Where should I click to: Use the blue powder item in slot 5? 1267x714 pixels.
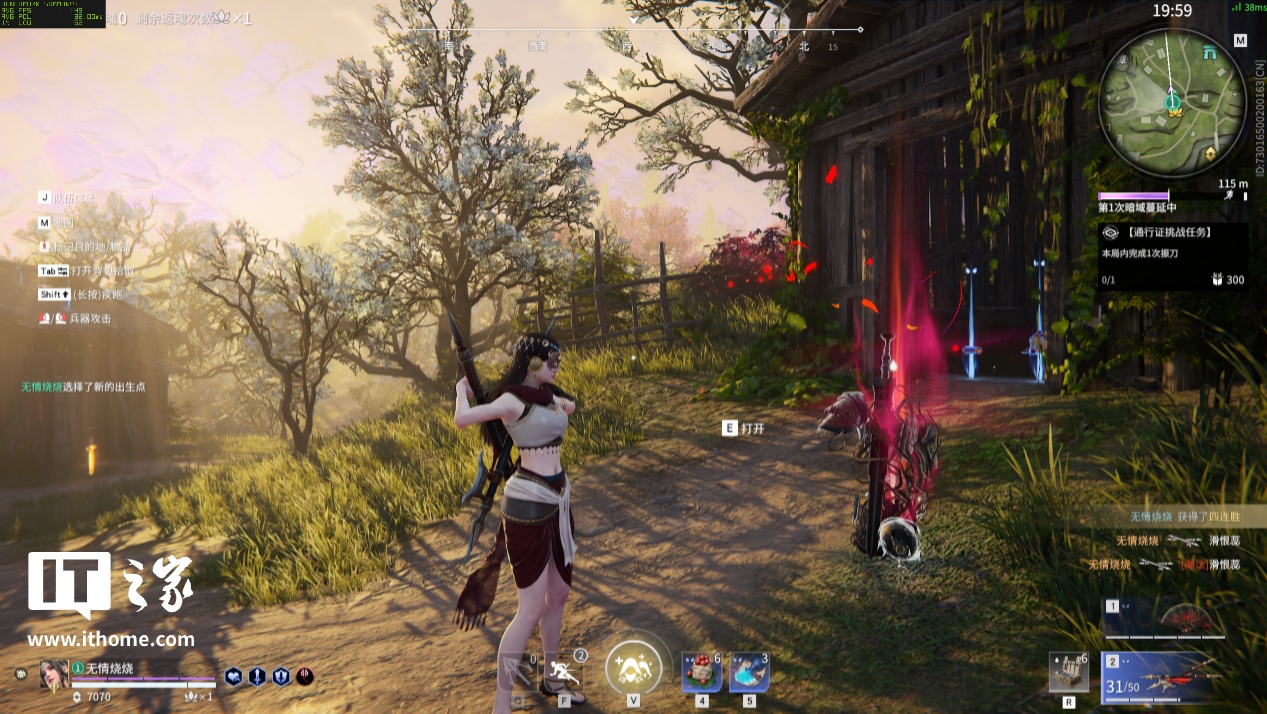tap(748, 671)
